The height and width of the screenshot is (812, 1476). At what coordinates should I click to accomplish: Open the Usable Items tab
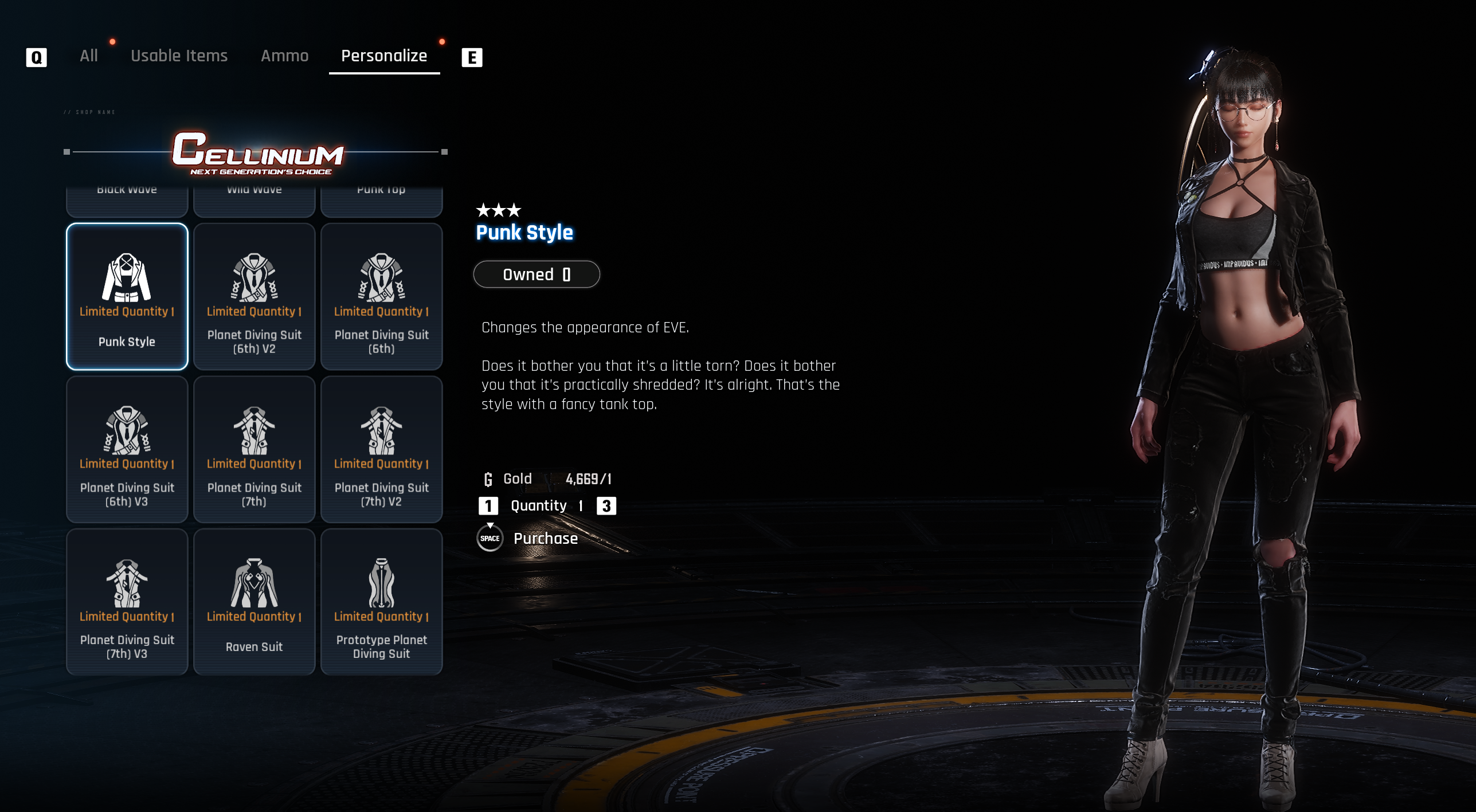[x=179, y=56]
